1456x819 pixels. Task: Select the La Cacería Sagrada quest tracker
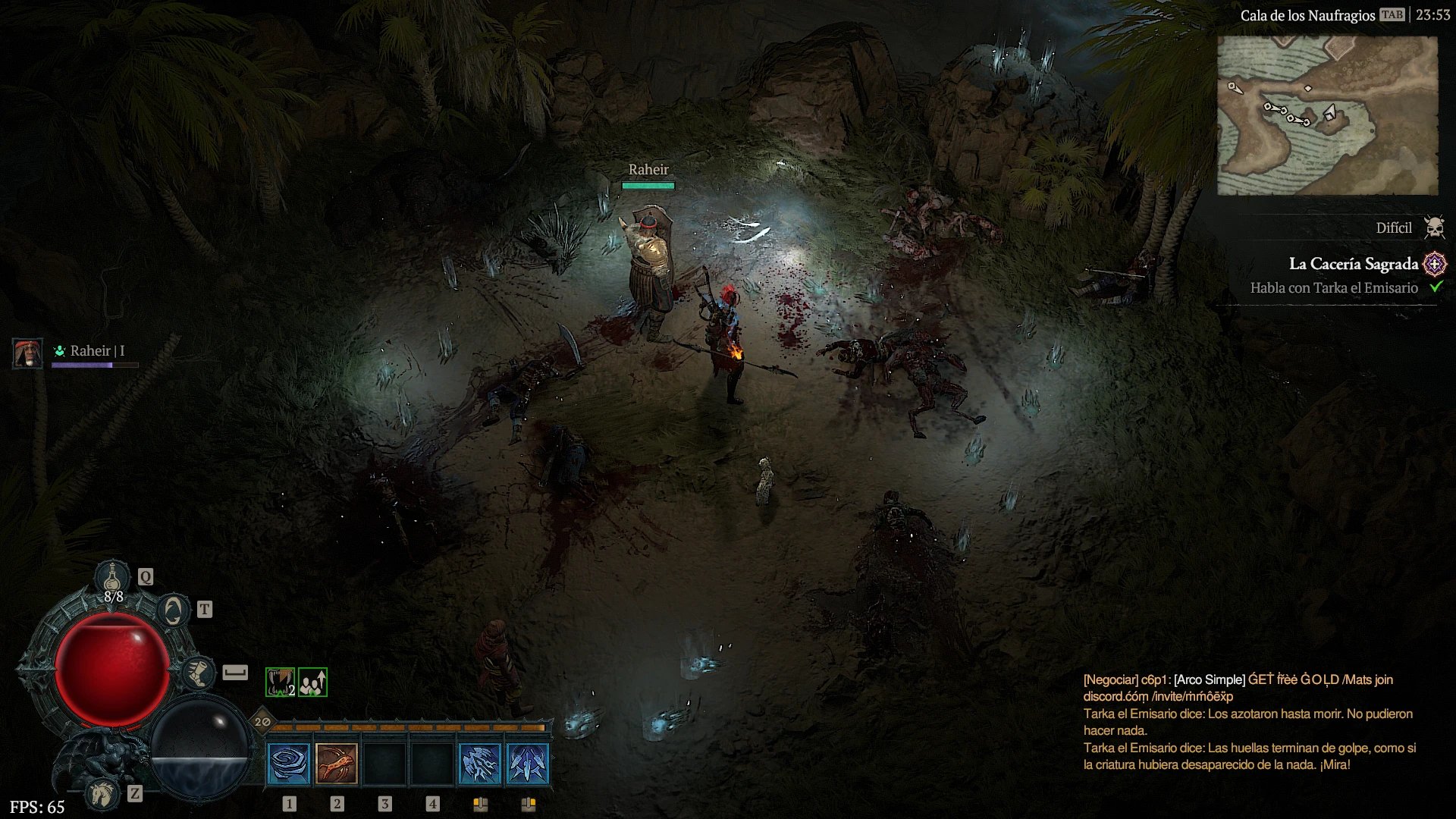[1353, 264]
